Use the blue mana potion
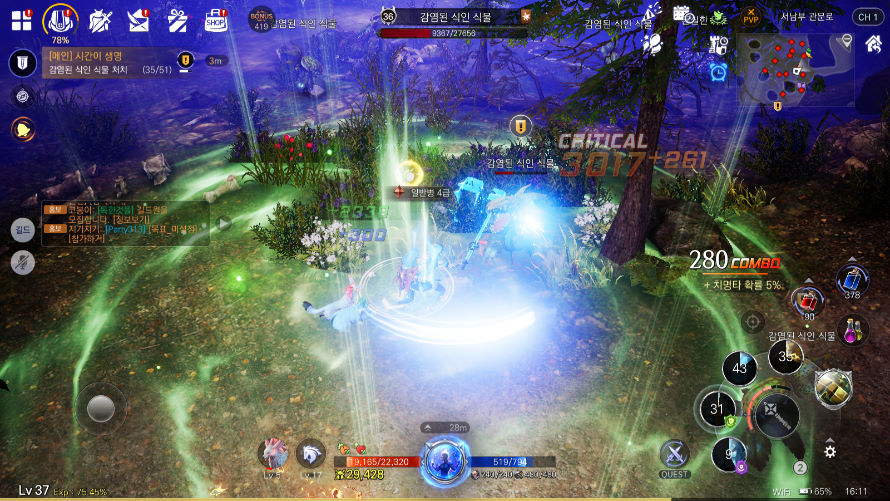This screenshot has width=890, height=501. pos(851,279)
